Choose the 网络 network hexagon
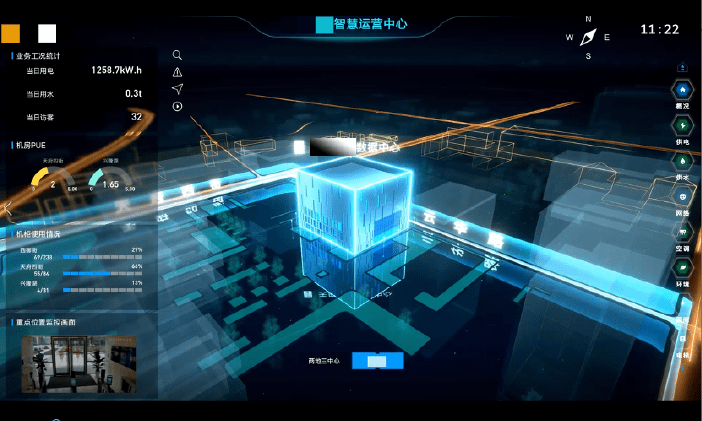The height and width of the screenshot is (421, 702). (683, 197)
